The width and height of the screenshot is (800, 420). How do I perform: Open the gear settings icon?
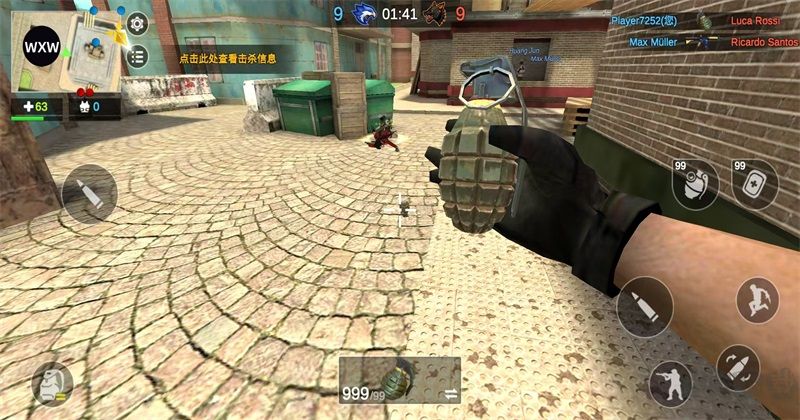[137, 25]
